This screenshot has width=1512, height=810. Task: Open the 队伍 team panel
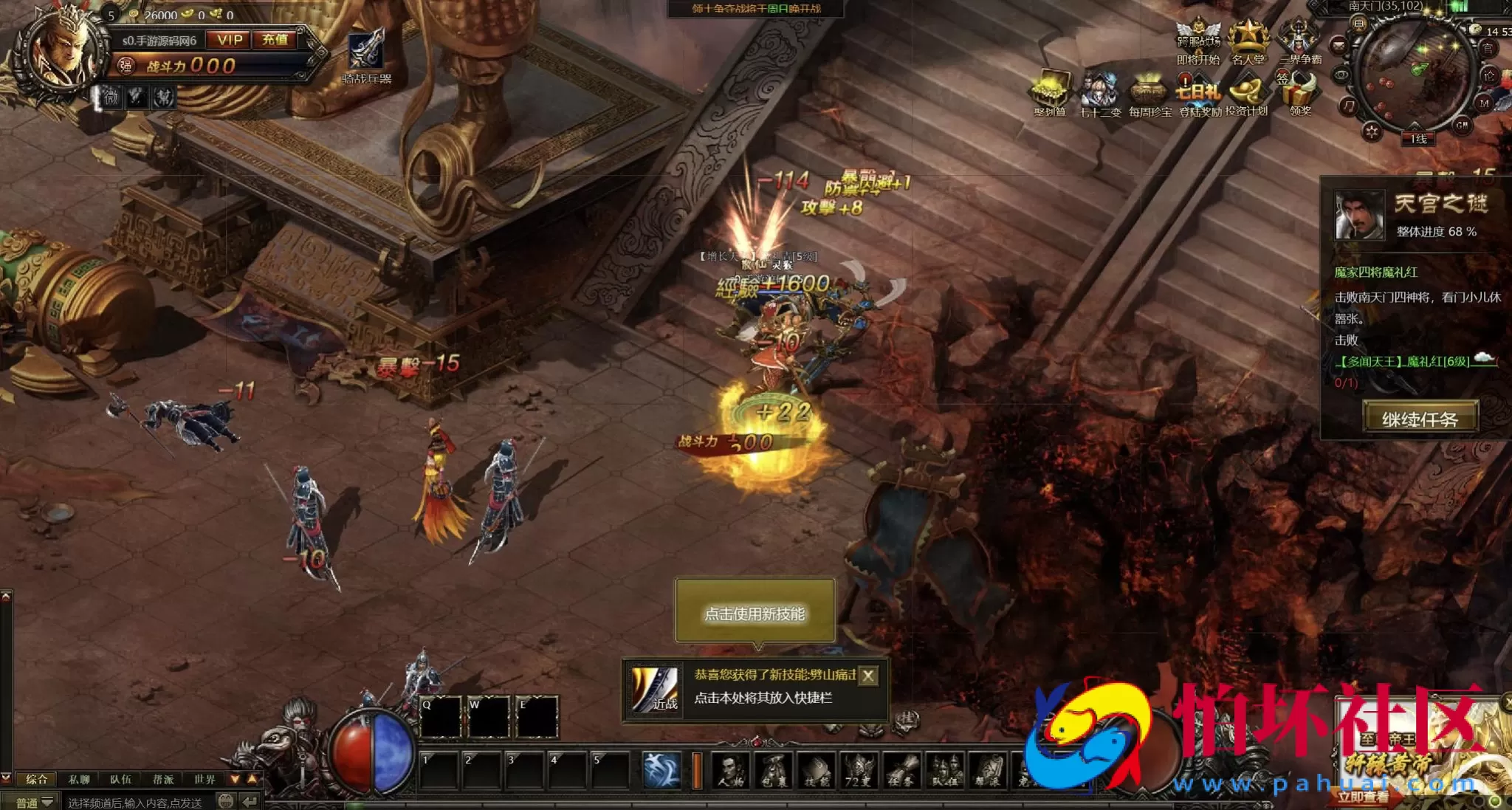coord(945,771)
